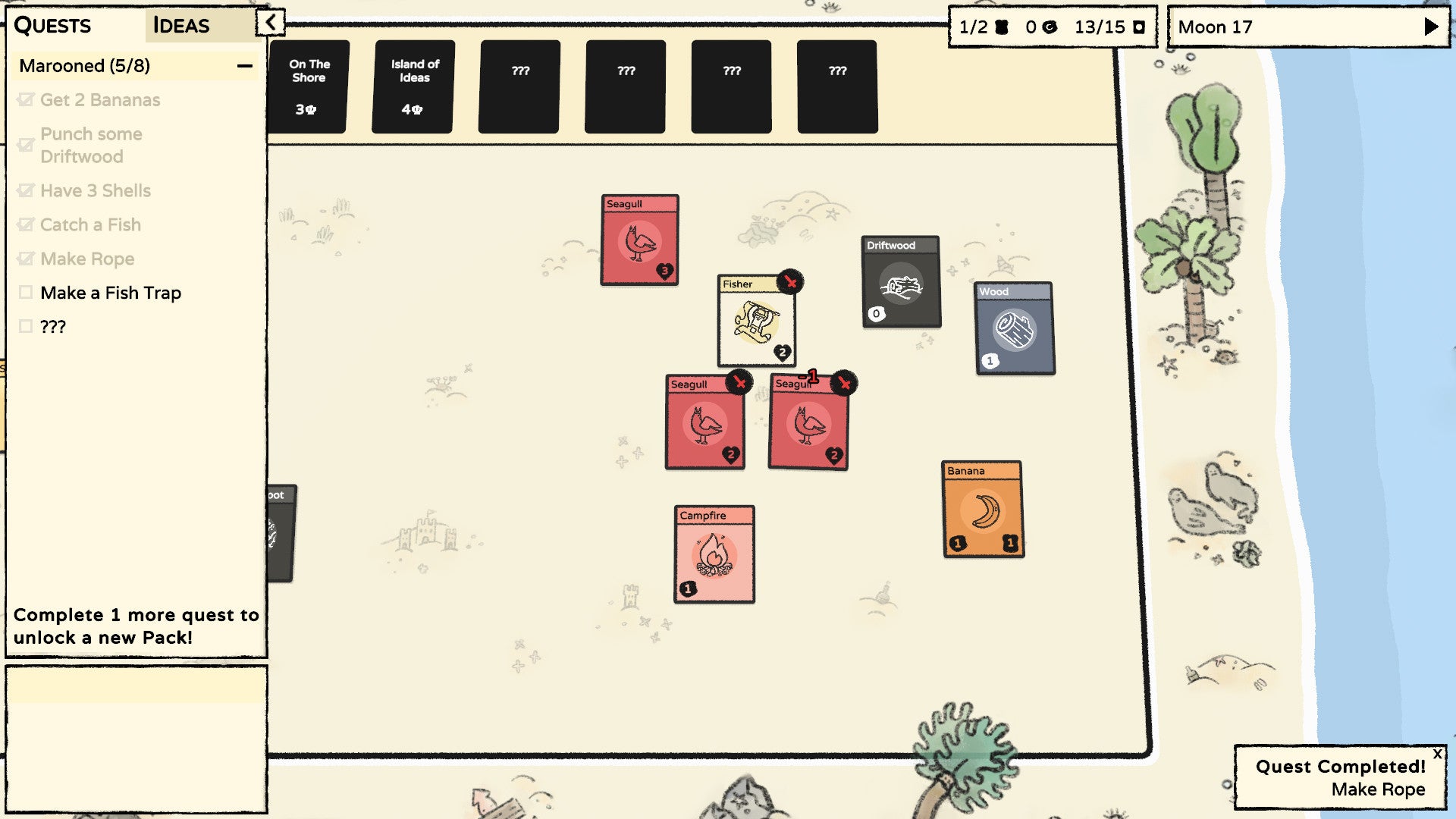Click the Driftwood card
Screen dimensions: 1456x819
tap(901, 284)
